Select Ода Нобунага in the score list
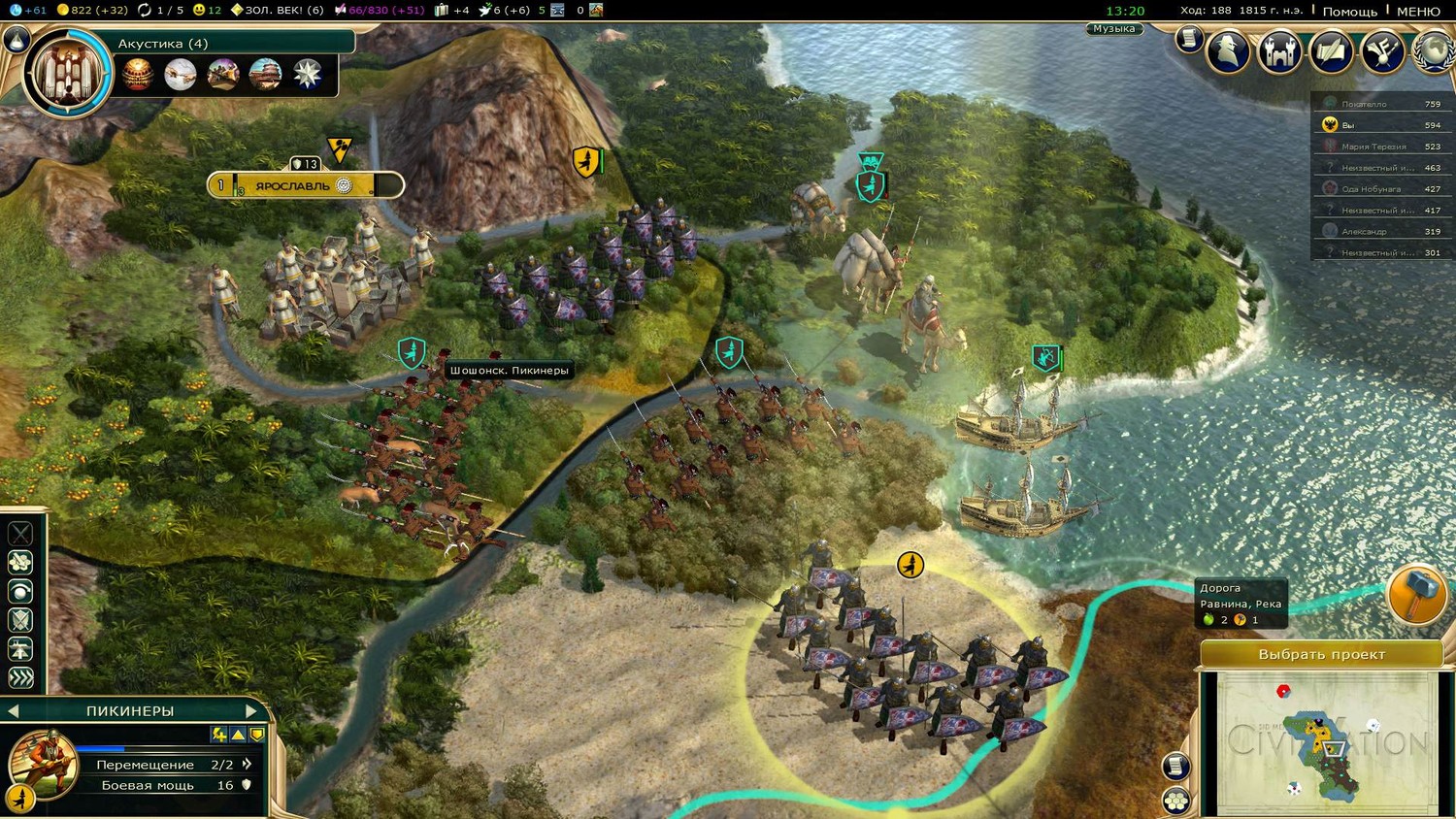The height and width of the screenshot is (819, 1456). pyautogui.click(x=1371, y=189)
